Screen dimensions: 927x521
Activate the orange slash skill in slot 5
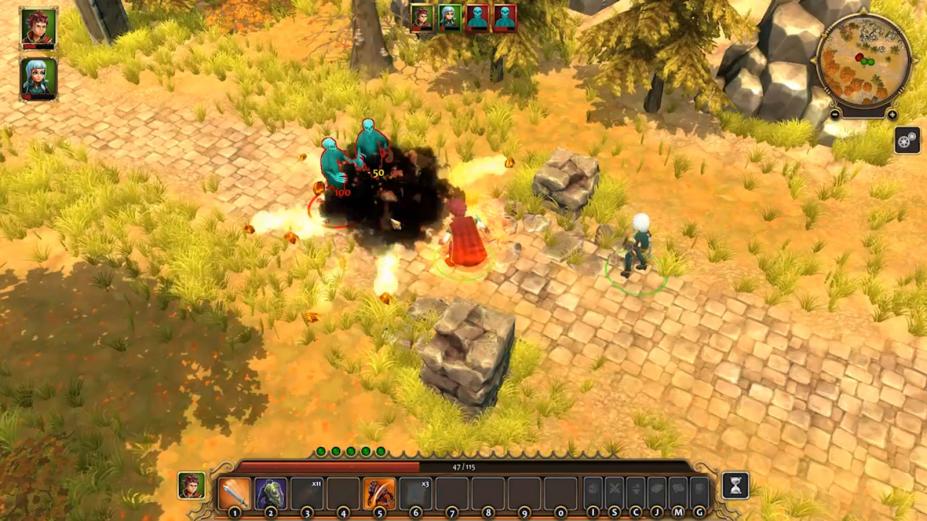click(379, 492)
